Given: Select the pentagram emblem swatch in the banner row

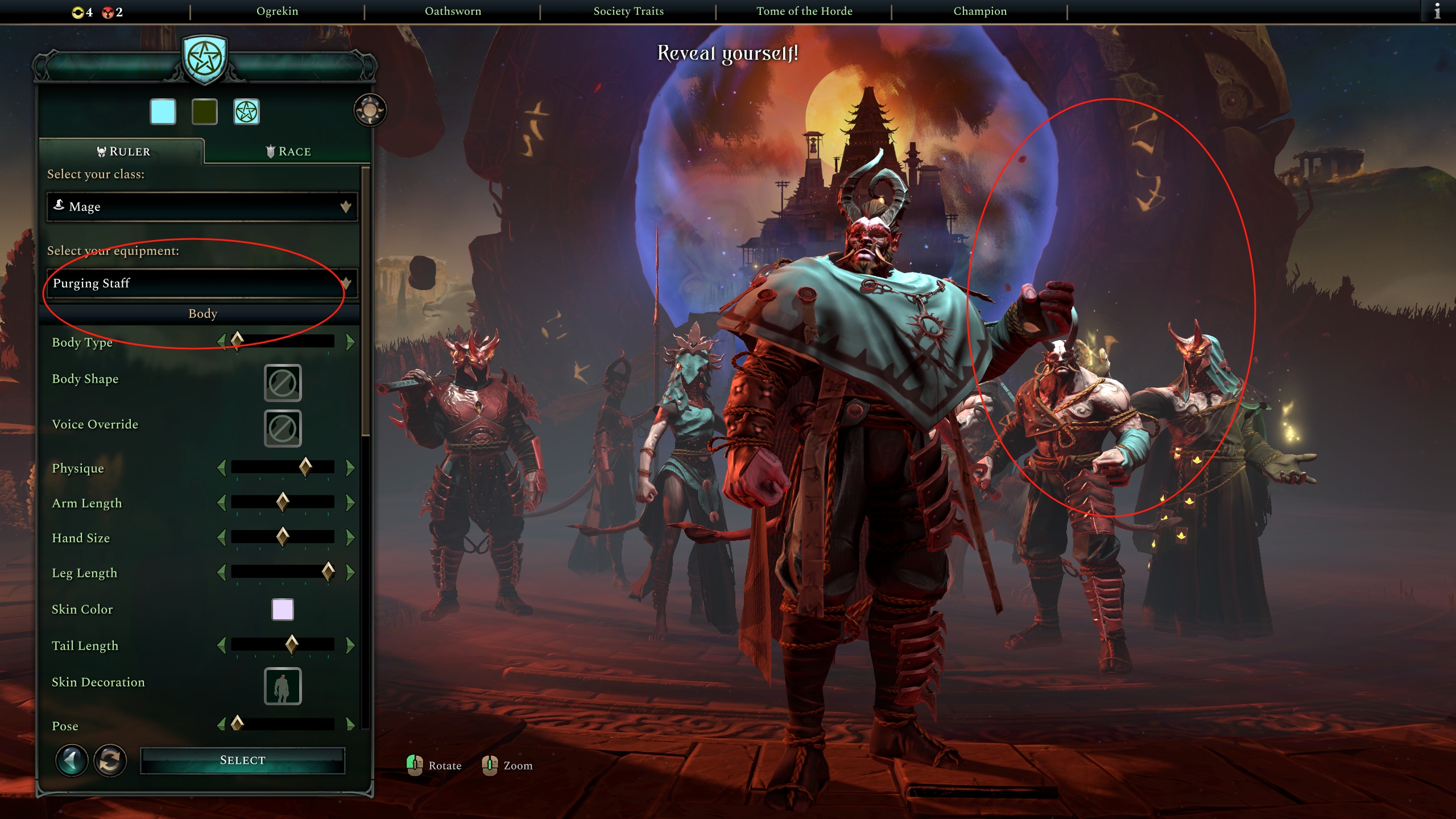Looking at the screenshot, I should point(247,111).
